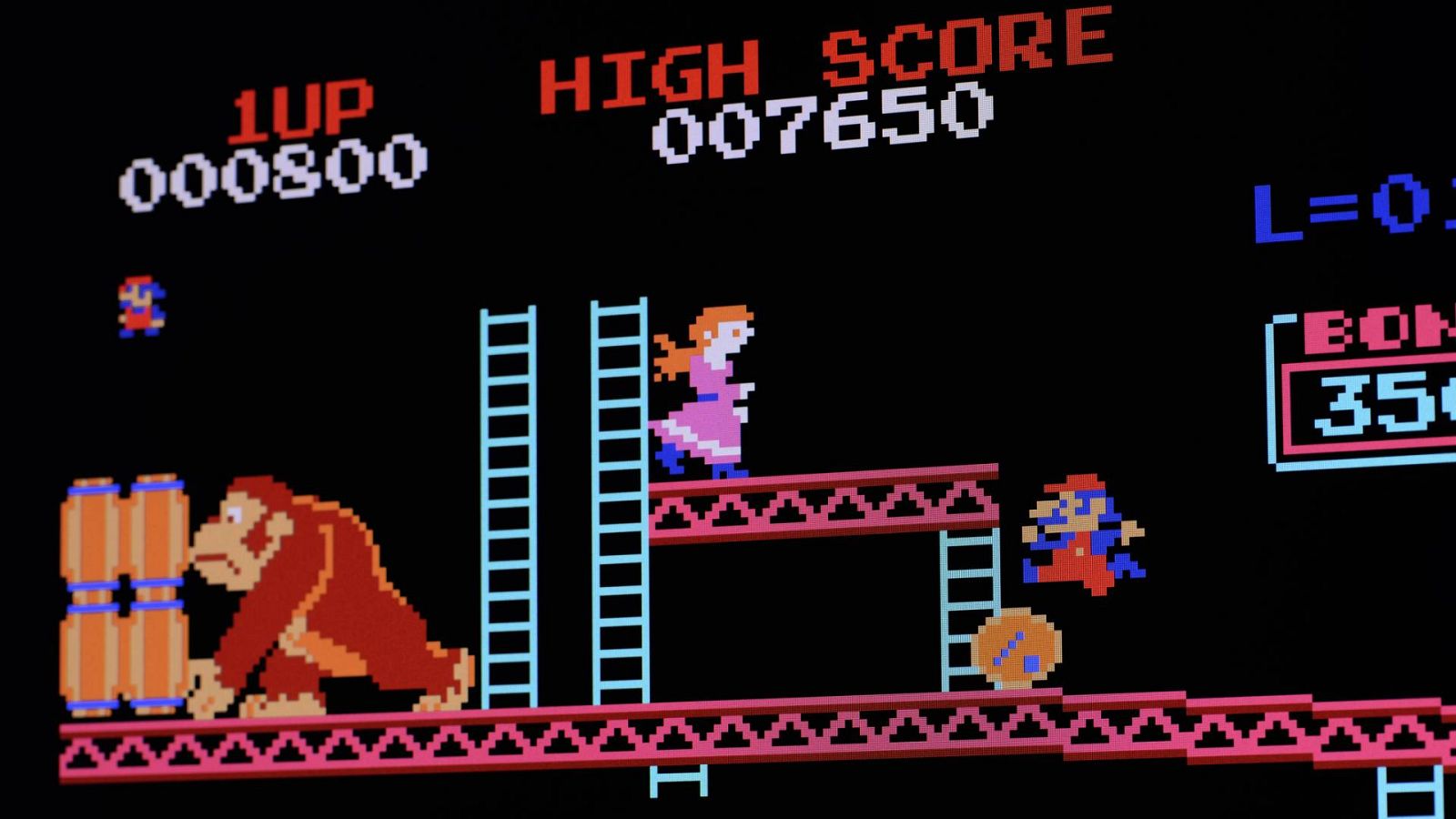Click the climbing Mario sprite near the barrels
Image resolution: width=1456 pixels, height=819 pixels.
coord(141,305)
